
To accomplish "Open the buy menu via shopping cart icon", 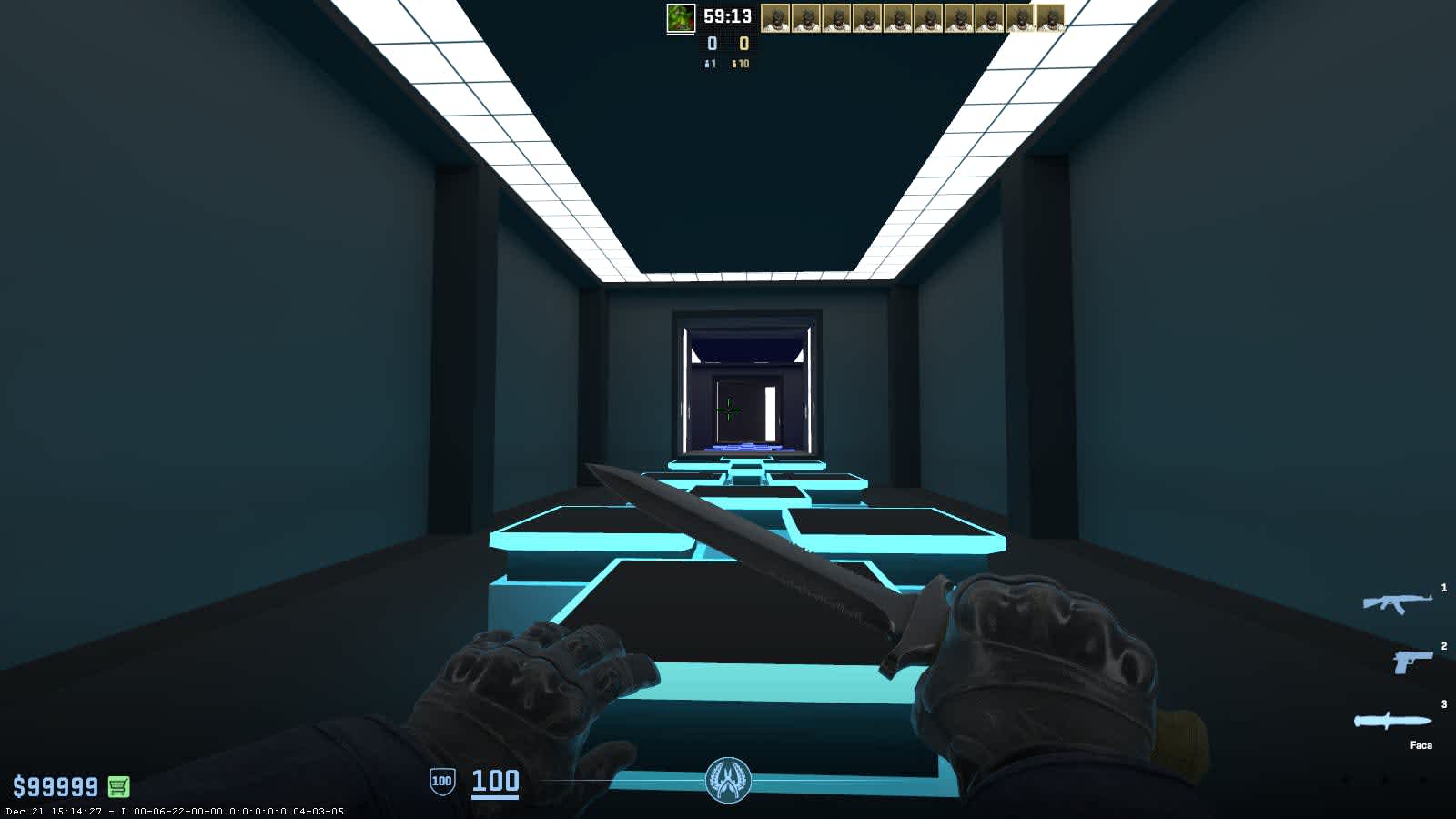I will pyautogui.click(x=119, y=784).
